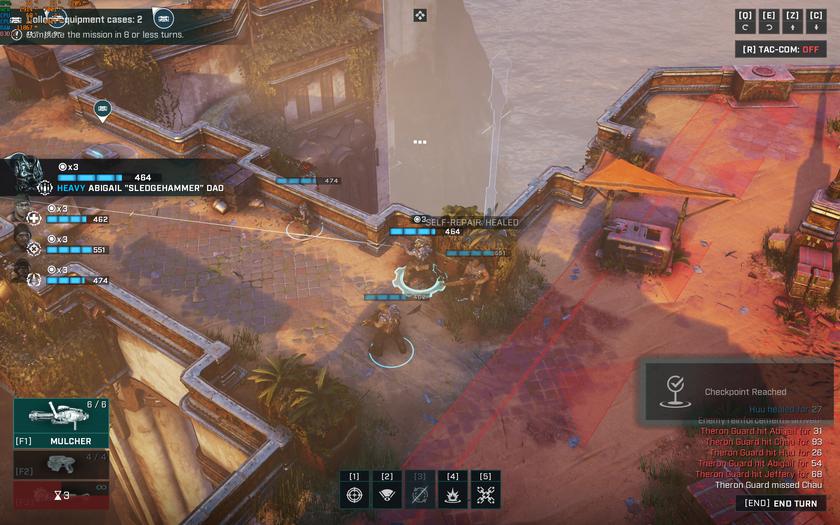This screenshot has width=840, height=525.
Task: Rotate camera counterclockwise with the Q button
Action: (745, 21)
